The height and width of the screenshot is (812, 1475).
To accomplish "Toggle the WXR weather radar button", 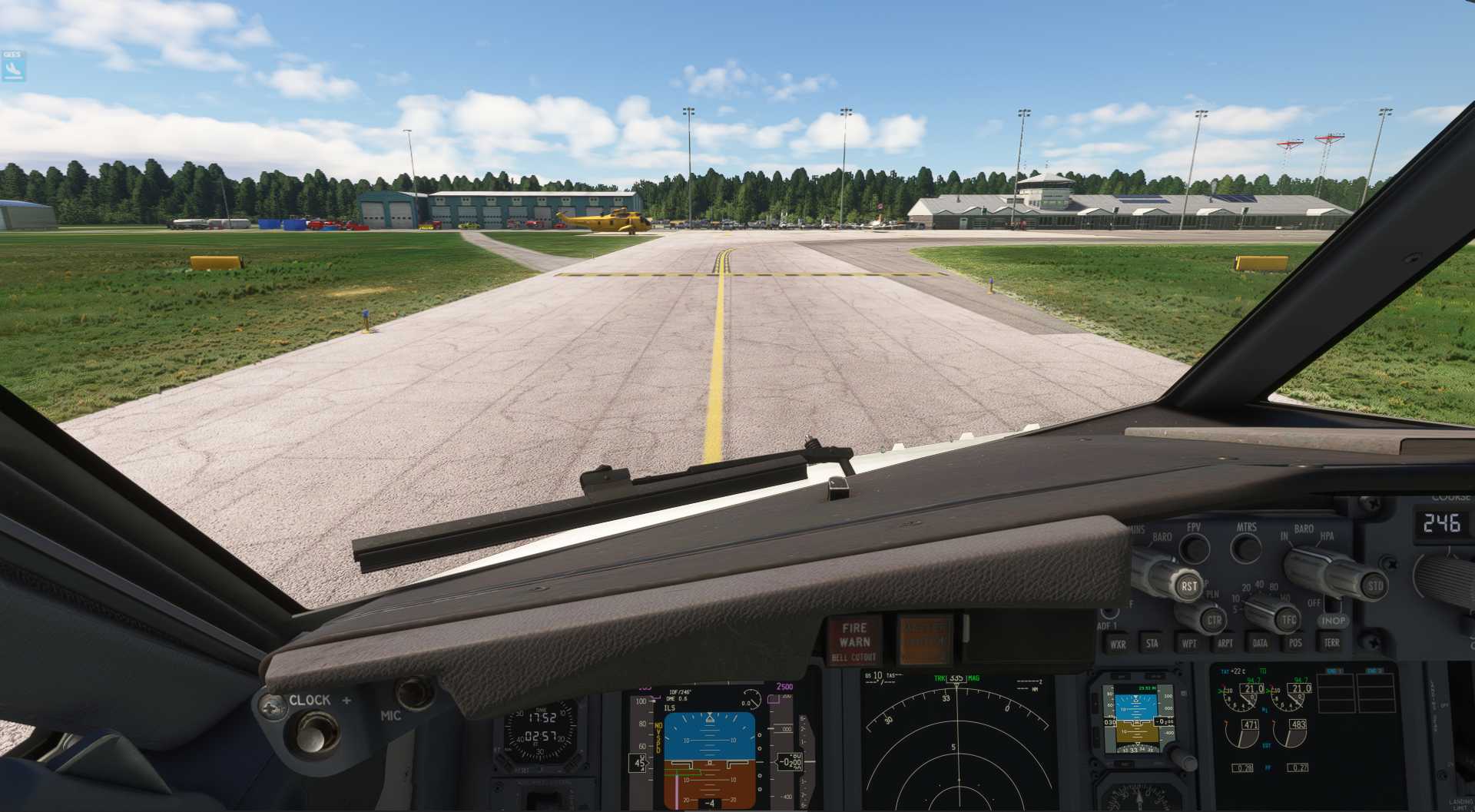I will click(1118, 644).
